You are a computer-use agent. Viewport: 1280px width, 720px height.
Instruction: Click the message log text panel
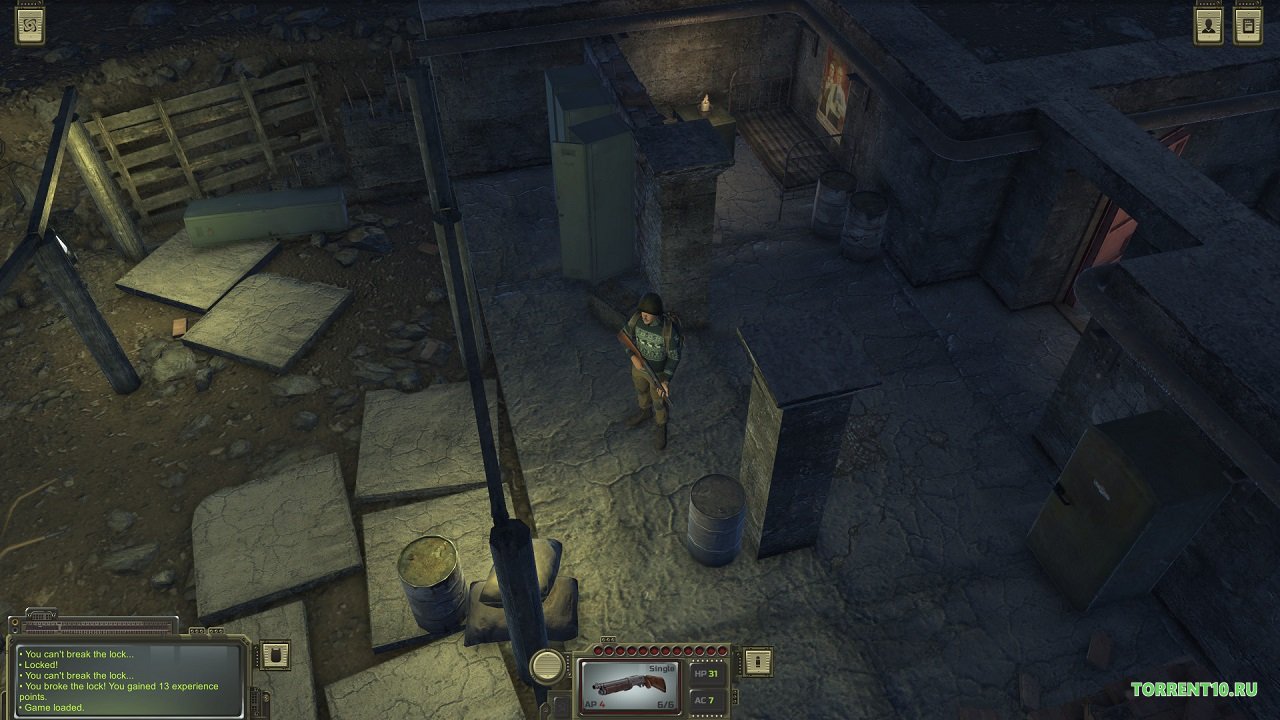(130, 680)
